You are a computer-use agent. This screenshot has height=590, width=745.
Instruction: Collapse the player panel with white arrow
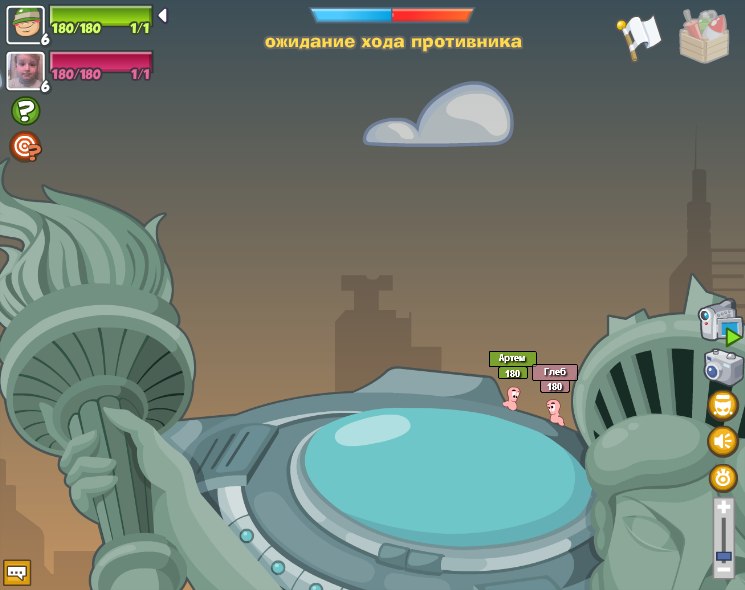pos(162,16)
